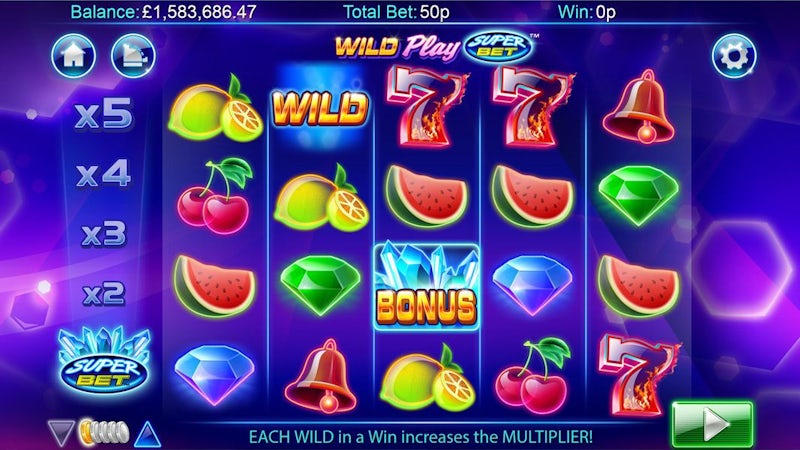This screenshot has height=450, width=800.
Task: Click the stacked coins bet indicator
Action: [x=103, y=432]
